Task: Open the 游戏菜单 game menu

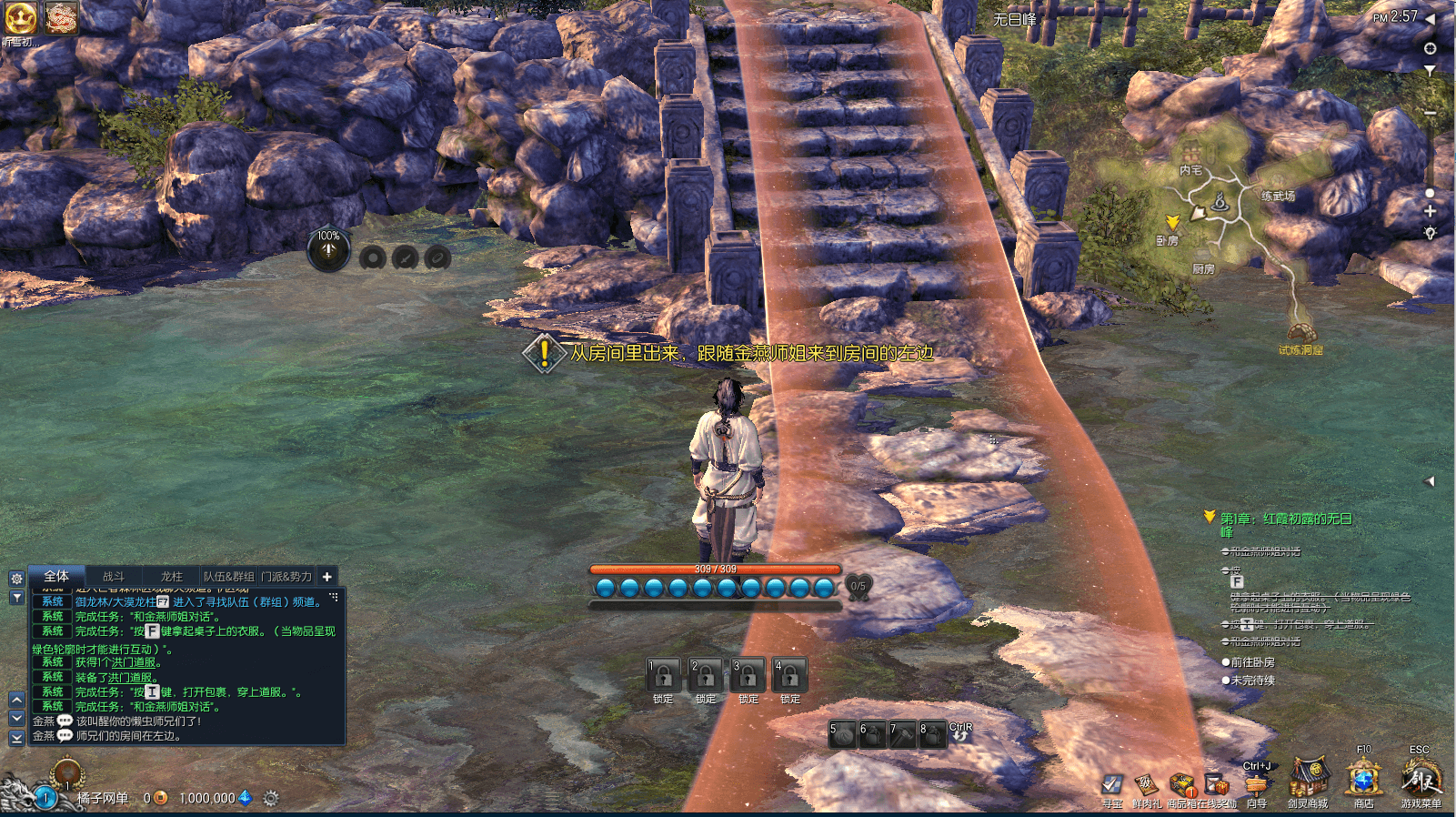Action: [1420, 781]
